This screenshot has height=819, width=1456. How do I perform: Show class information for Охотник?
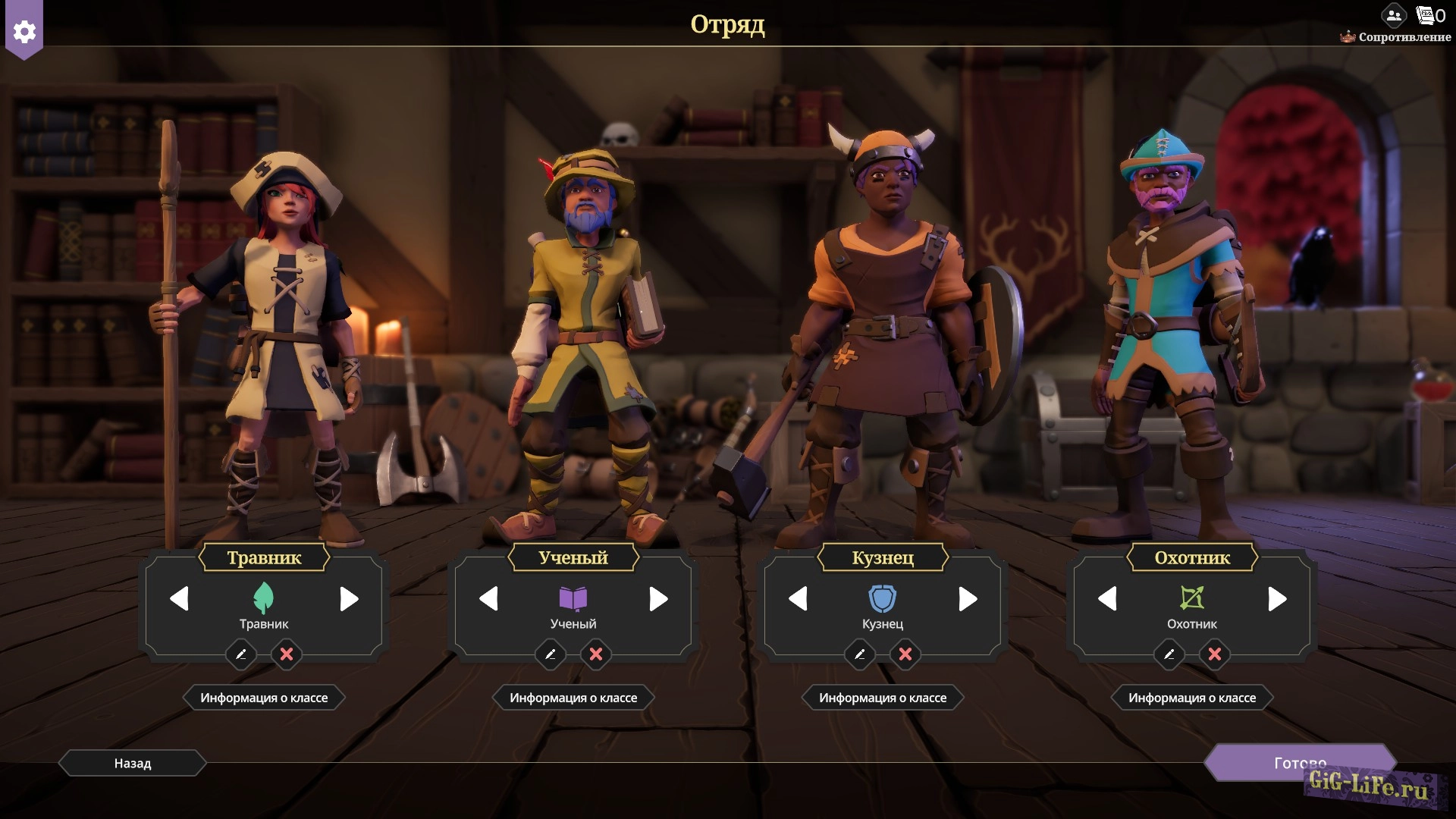tap(1192, 698)
